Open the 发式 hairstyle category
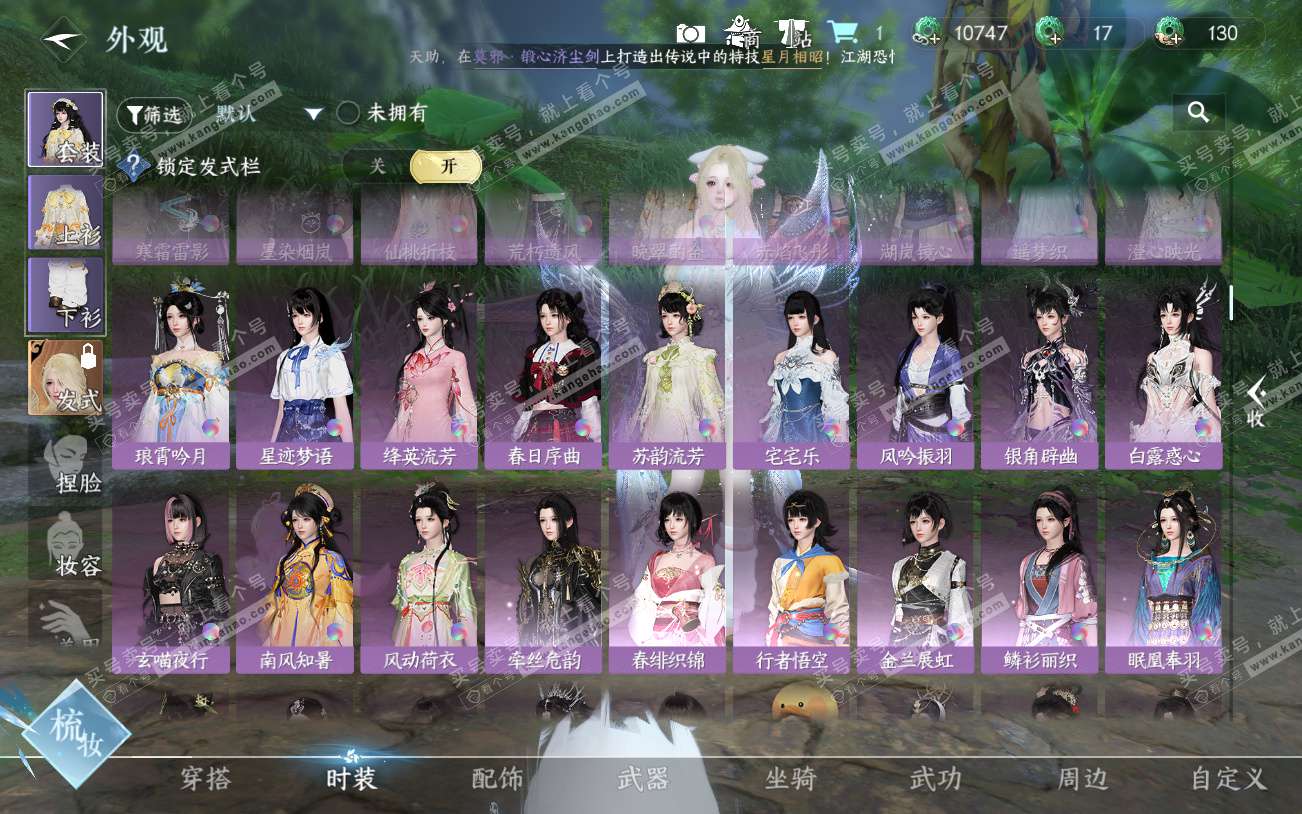Screen dimensions: 1302x814 (65, 377)
